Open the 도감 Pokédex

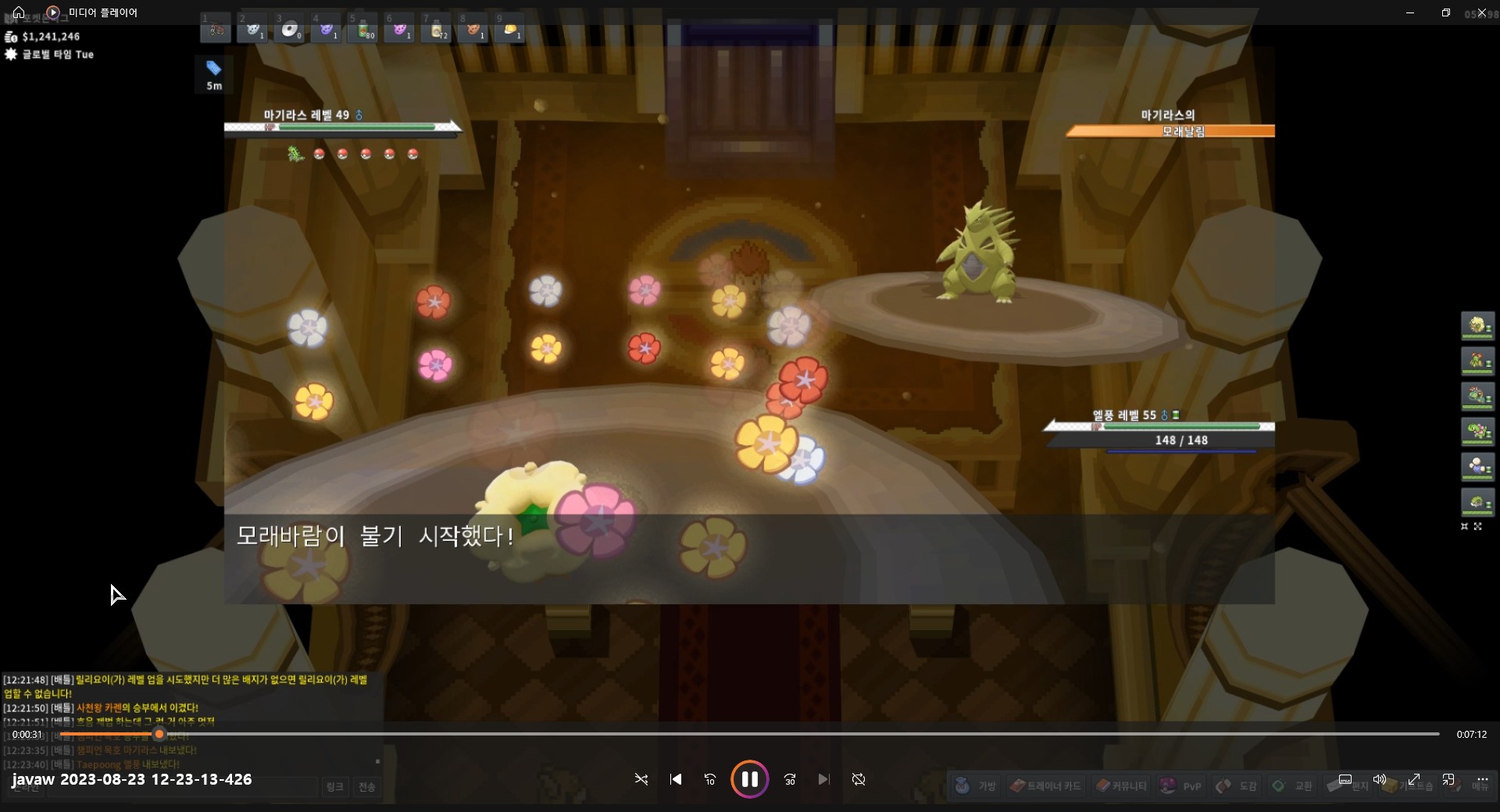point(1237,785)
